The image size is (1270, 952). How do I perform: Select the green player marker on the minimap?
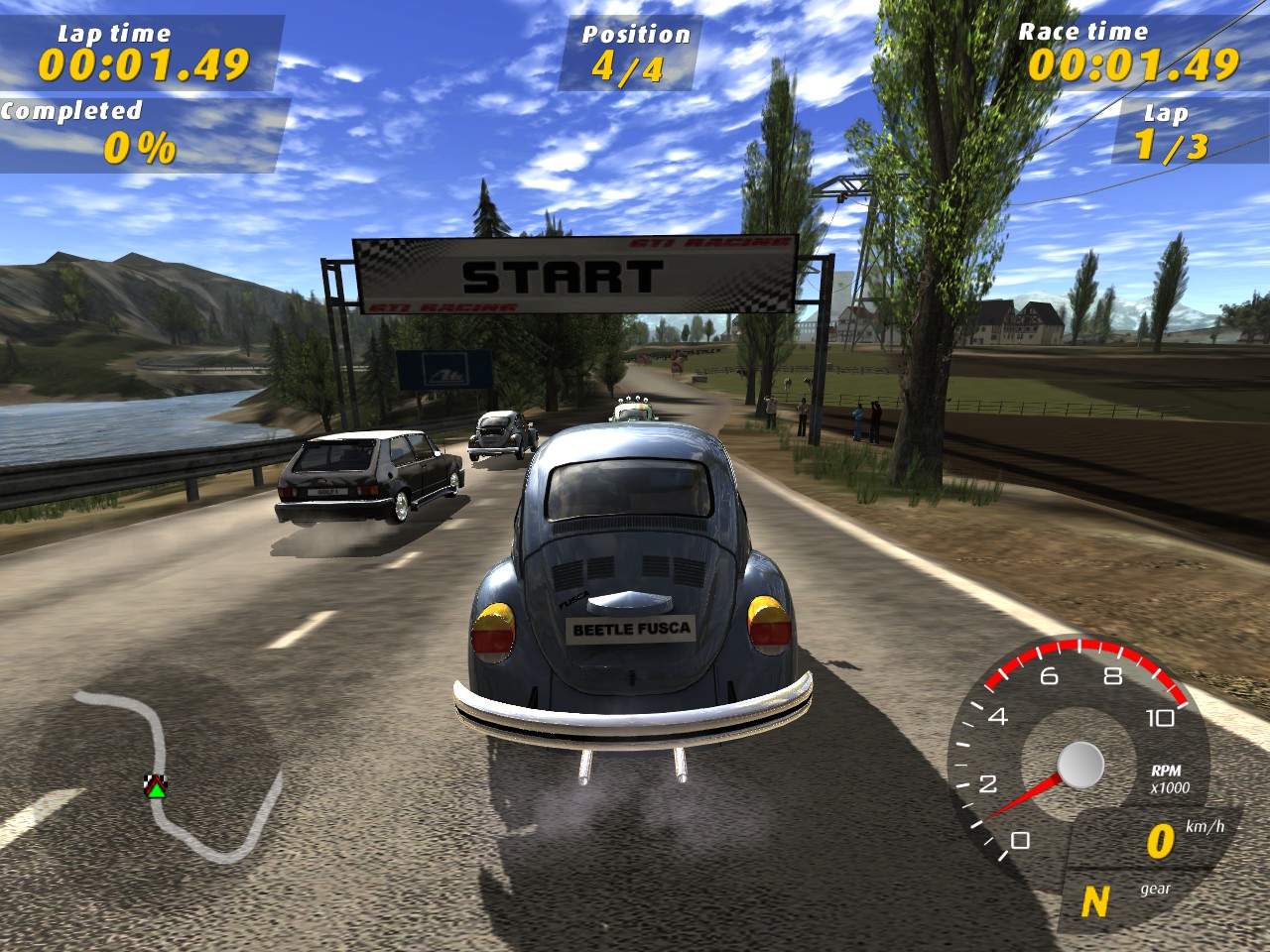coord(156,790)
